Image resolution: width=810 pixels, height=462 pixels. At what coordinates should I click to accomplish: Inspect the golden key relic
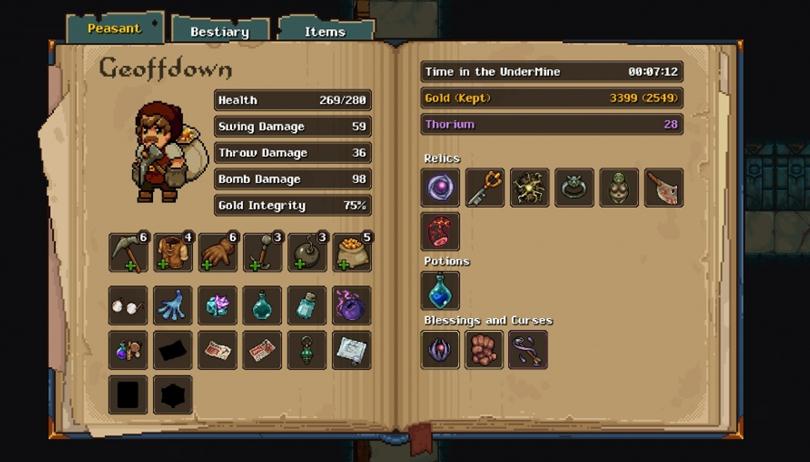tap(485, 188)
